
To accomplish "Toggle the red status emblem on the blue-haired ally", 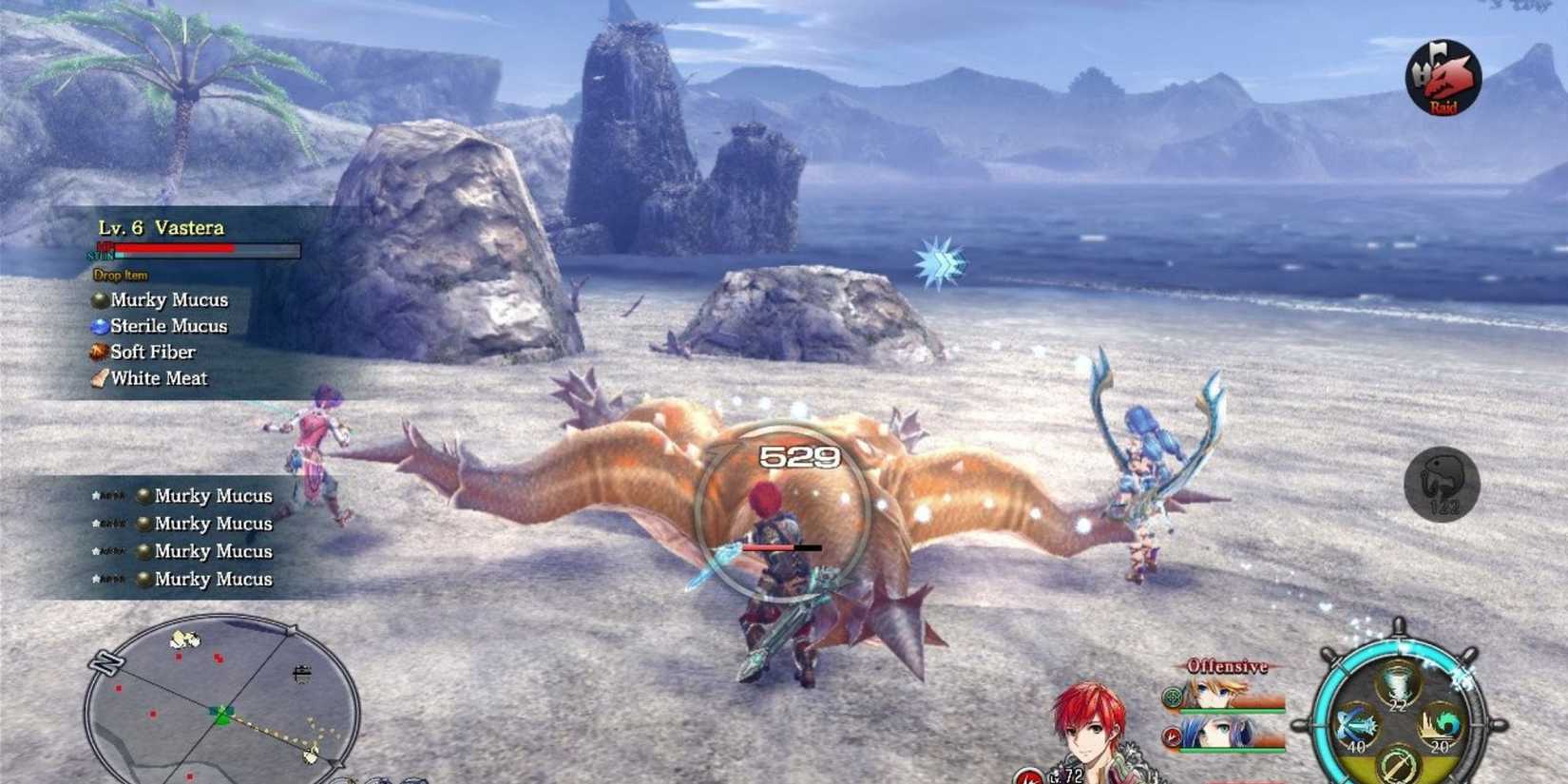I will point(1171,734).
